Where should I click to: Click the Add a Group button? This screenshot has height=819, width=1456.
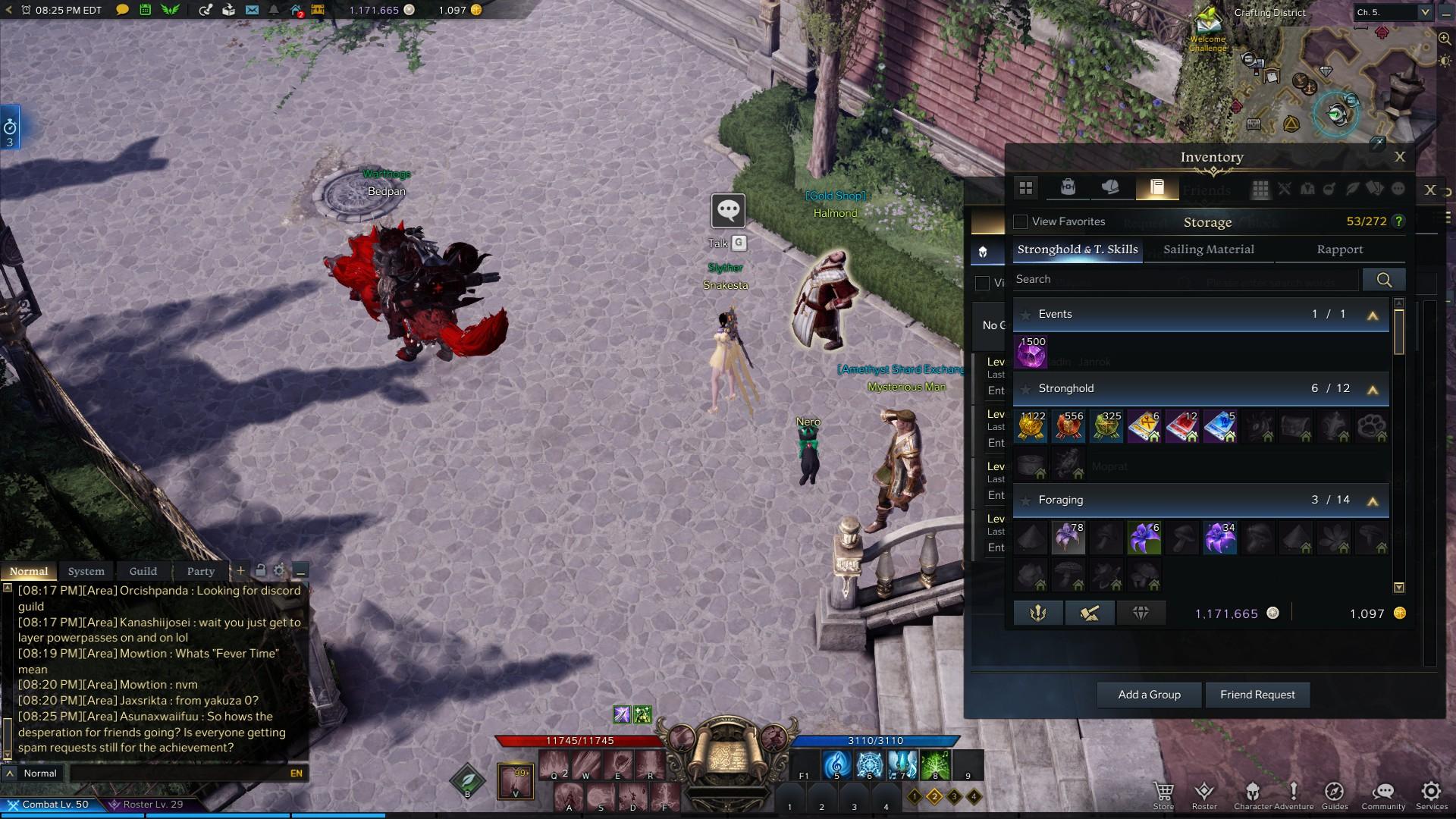pyautogui.click(x=1149, y=695)
